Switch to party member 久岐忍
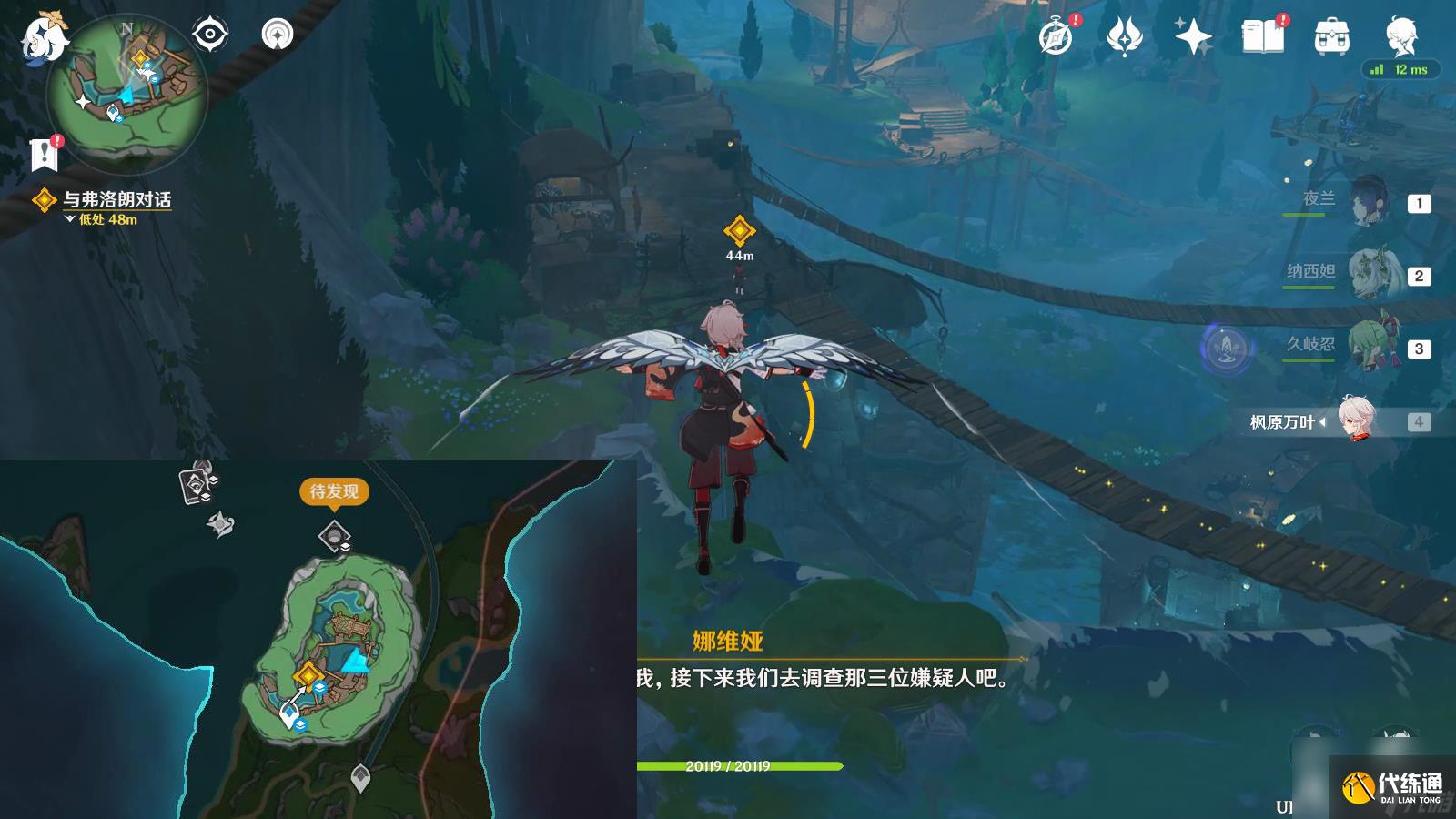Image resolution: width=1456 pixels, height=819 pixels. click(x=1365, y=346)
